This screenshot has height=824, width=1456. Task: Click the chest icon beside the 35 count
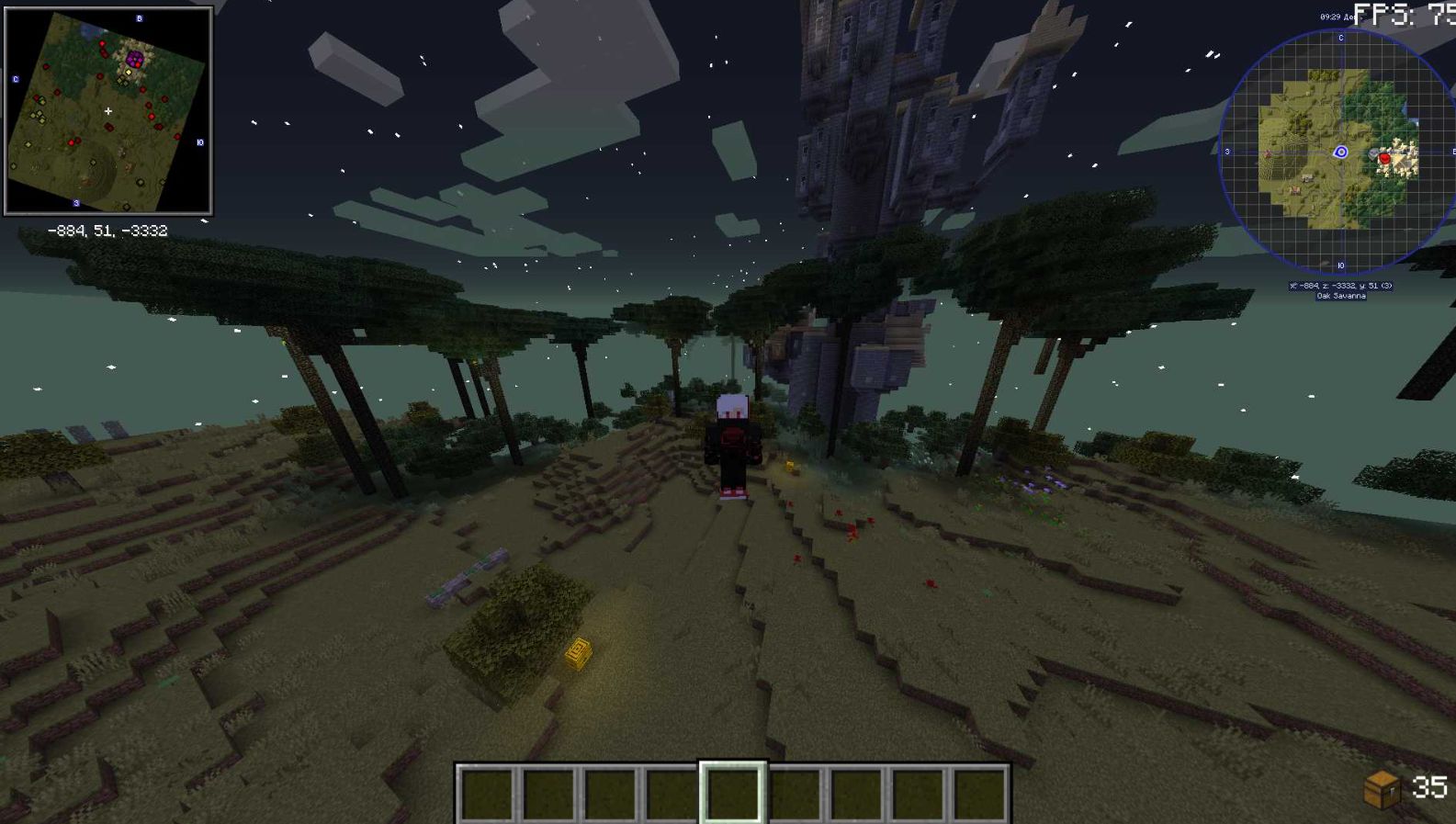1381,789
